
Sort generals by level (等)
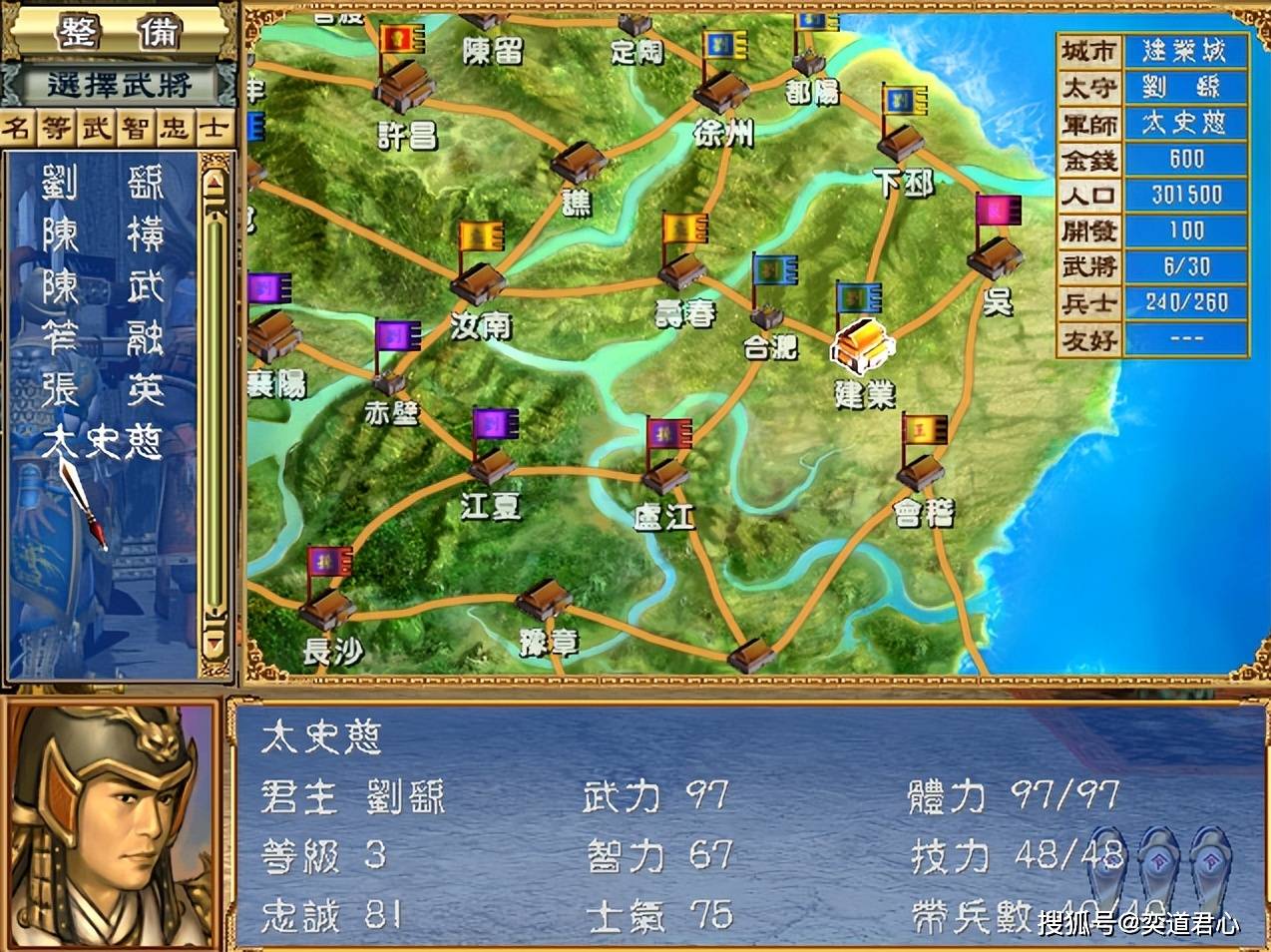coord(56,128)
